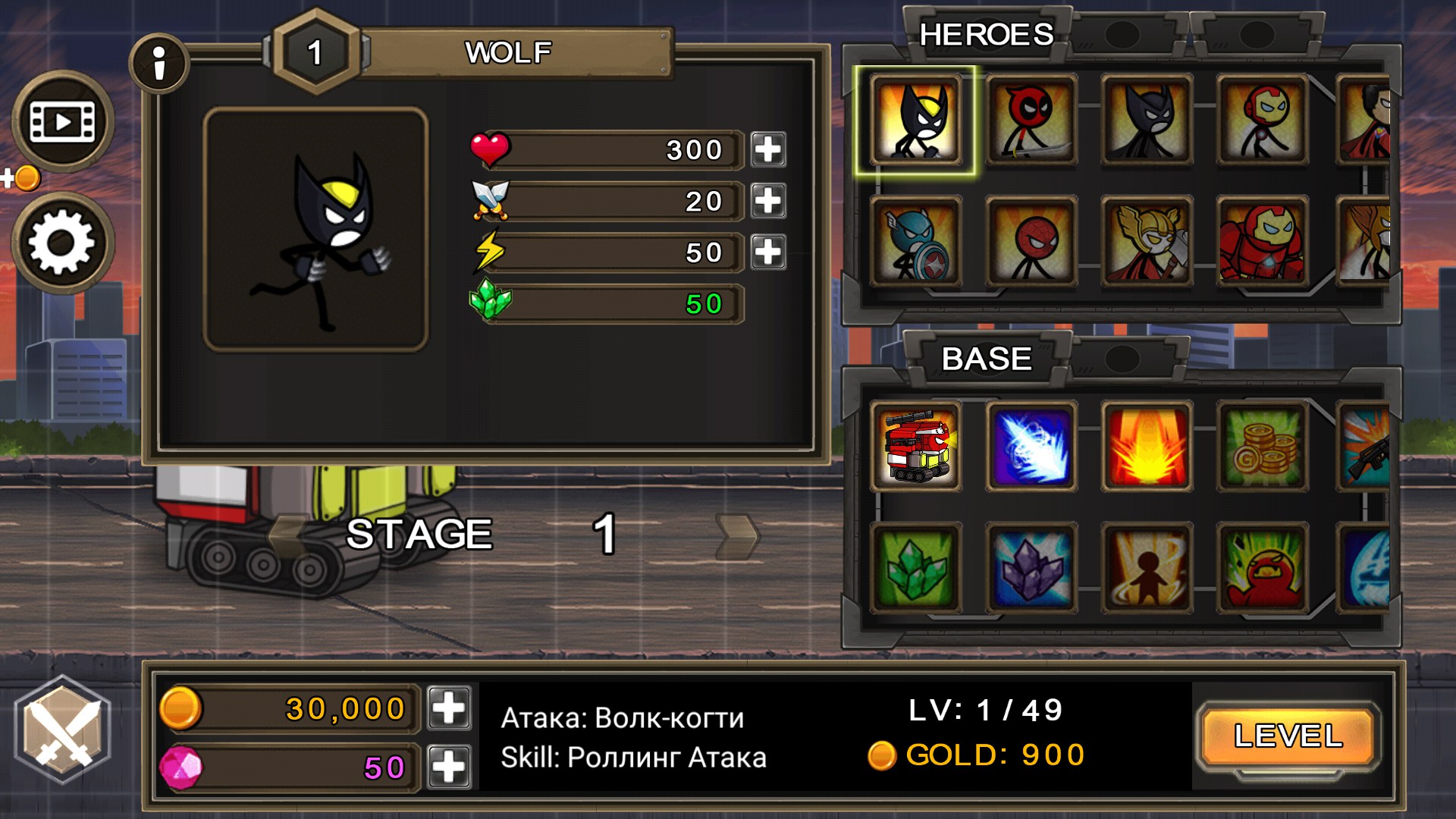This screenshot has height=819, width=1456.
Task: Advance to the next stage arrow
Action: (x=737, y=535)
